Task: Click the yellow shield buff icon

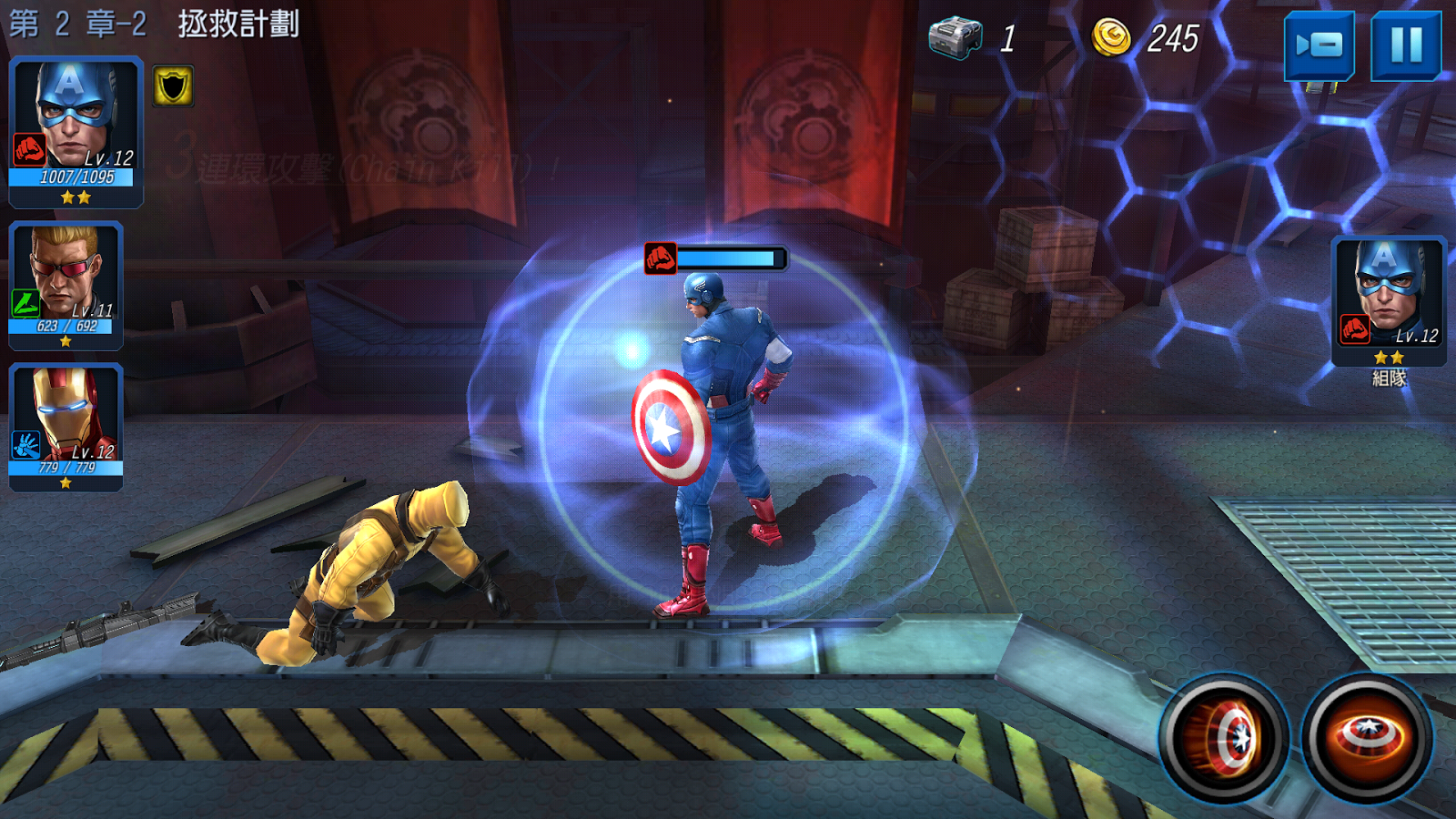Action: pyautogui.click(x=173, y=86)
